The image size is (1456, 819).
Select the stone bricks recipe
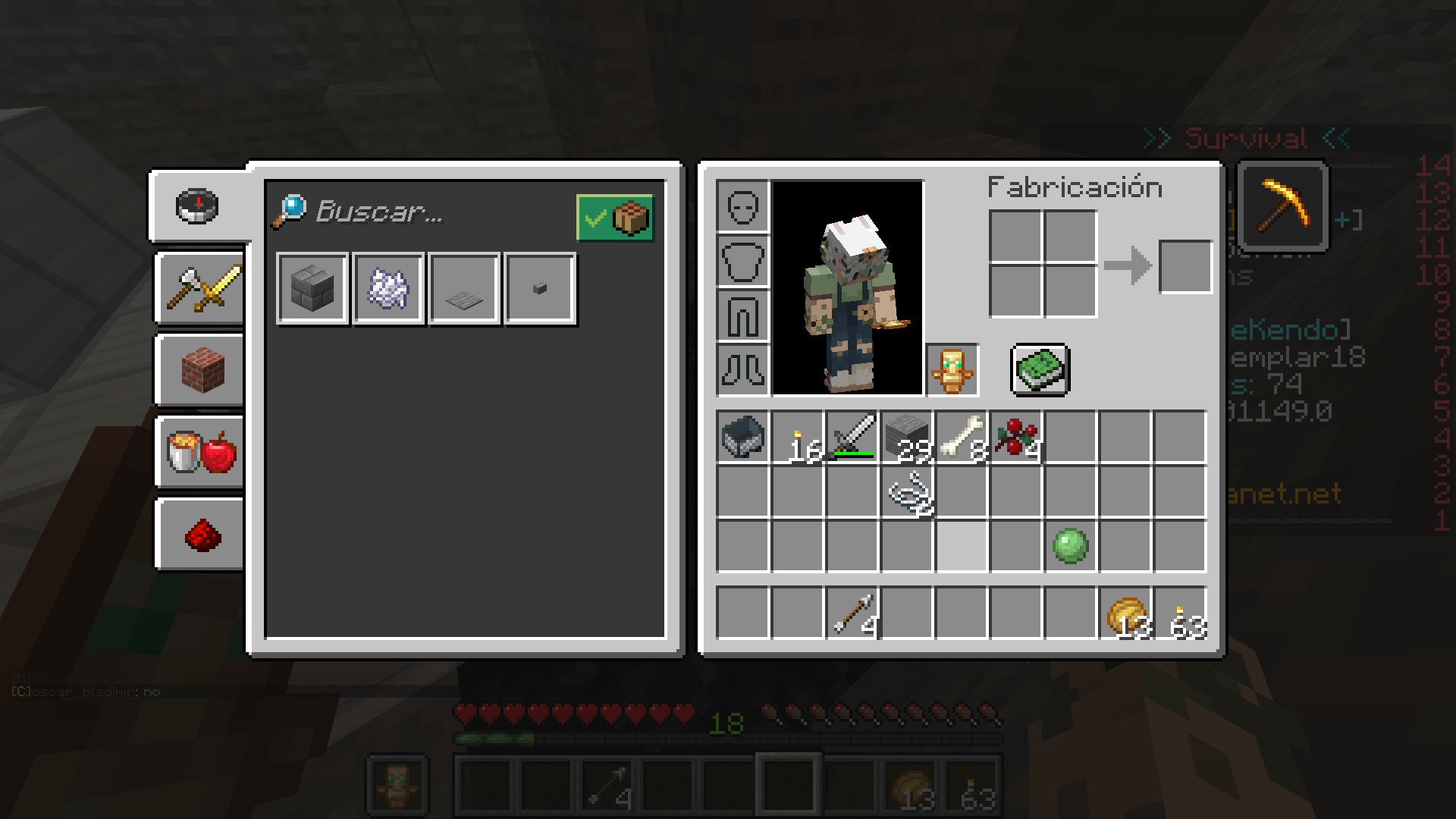point(312,289)
